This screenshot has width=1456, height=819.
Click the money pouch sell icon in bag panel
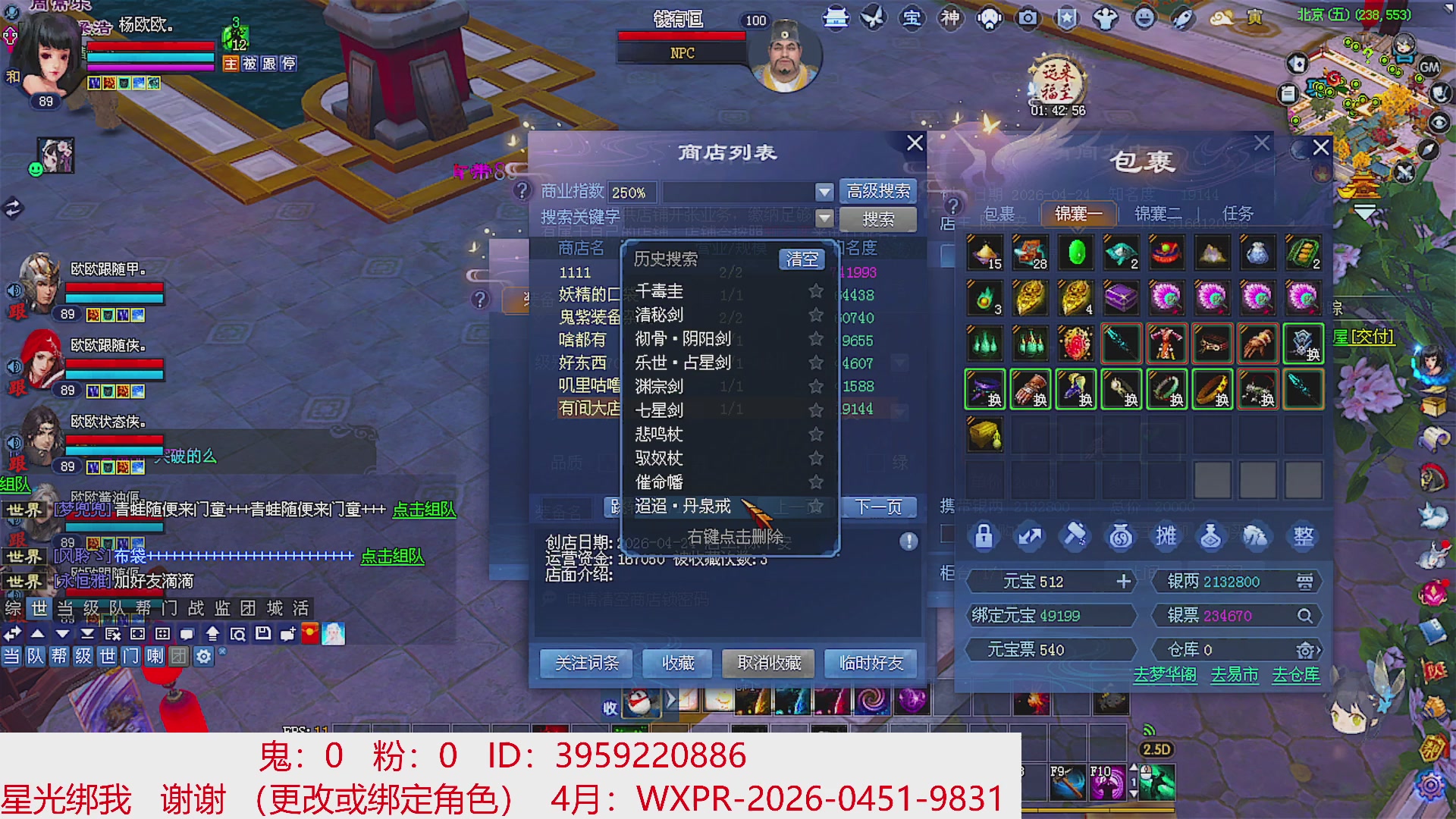1121,536
